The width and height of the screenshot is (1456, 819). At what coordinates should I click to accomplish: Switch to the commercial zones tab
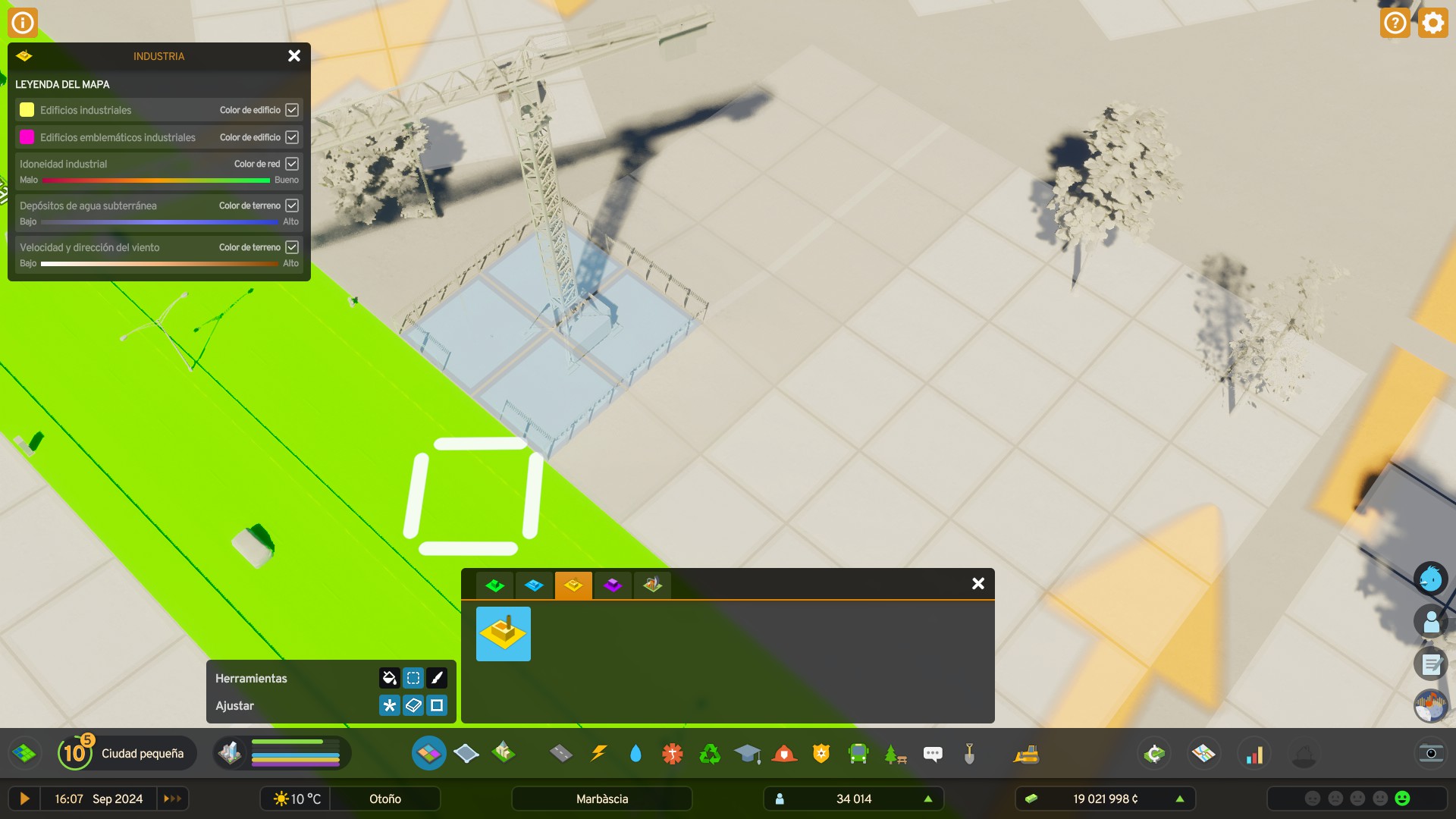[x=535, y=585]
